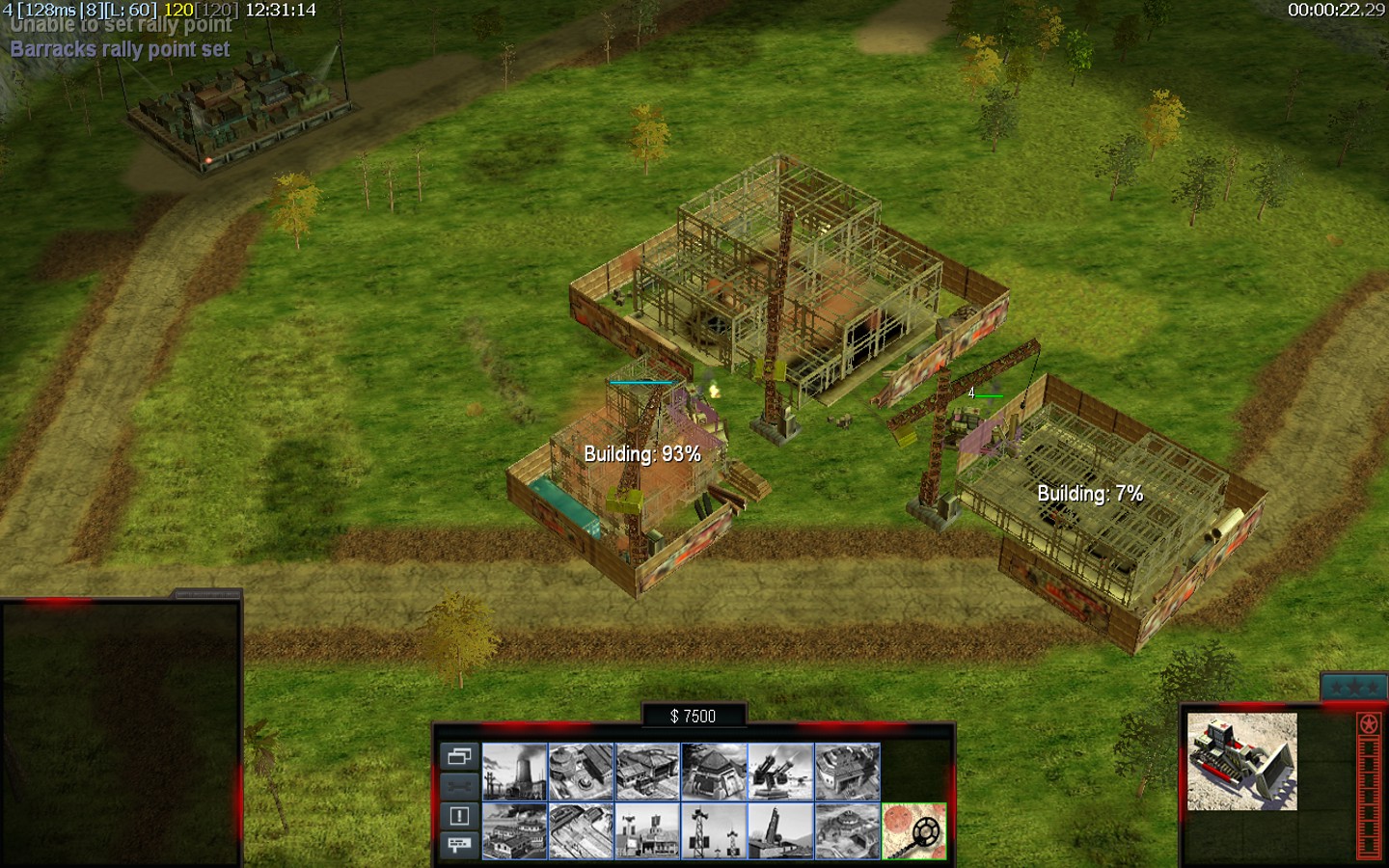
Task: Pick the Nuclear Missile silo build icon
Action: (780, 831)
